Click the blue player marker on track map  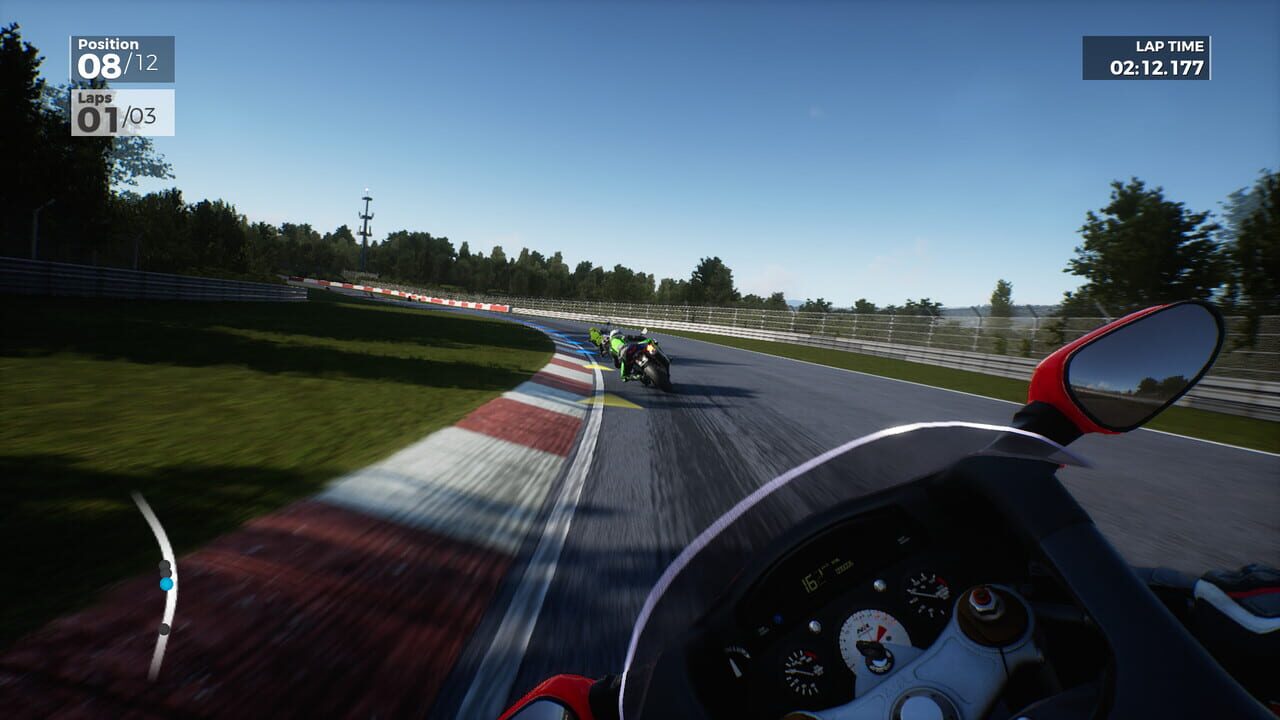point(166,584)
